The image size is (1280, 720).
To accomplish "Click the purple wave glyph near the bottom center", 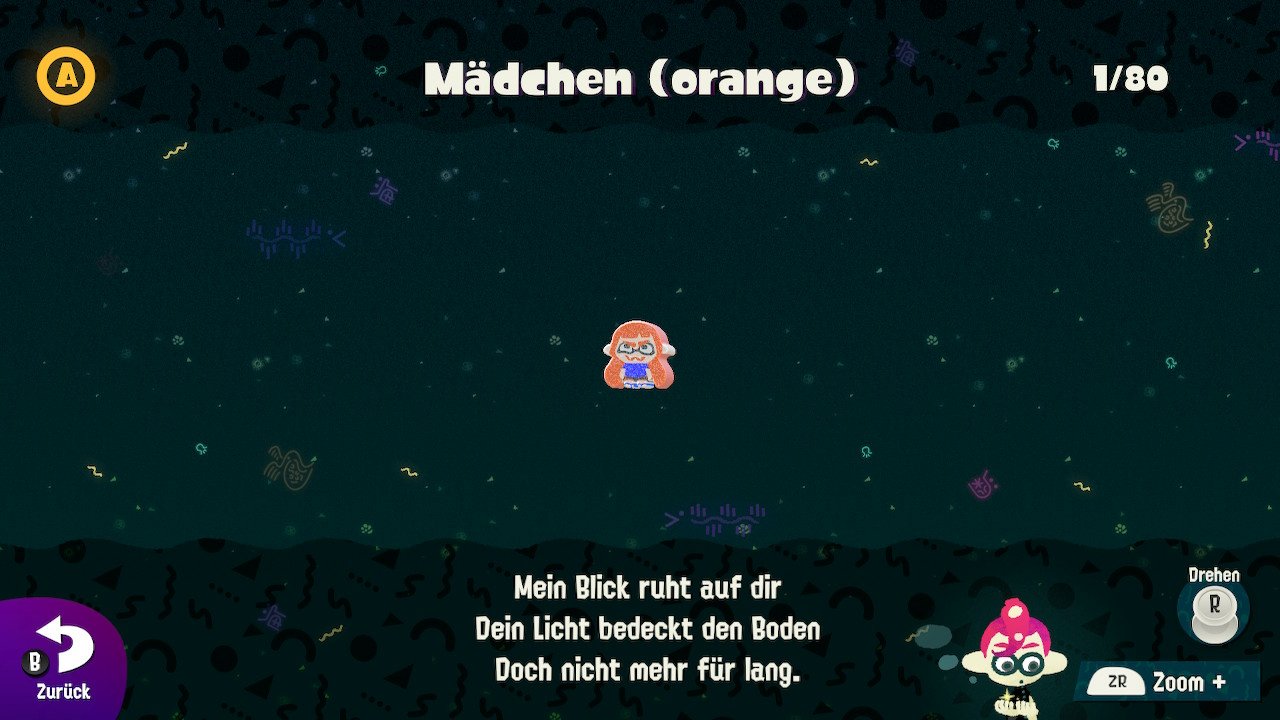I will click(x=723, y=519).
